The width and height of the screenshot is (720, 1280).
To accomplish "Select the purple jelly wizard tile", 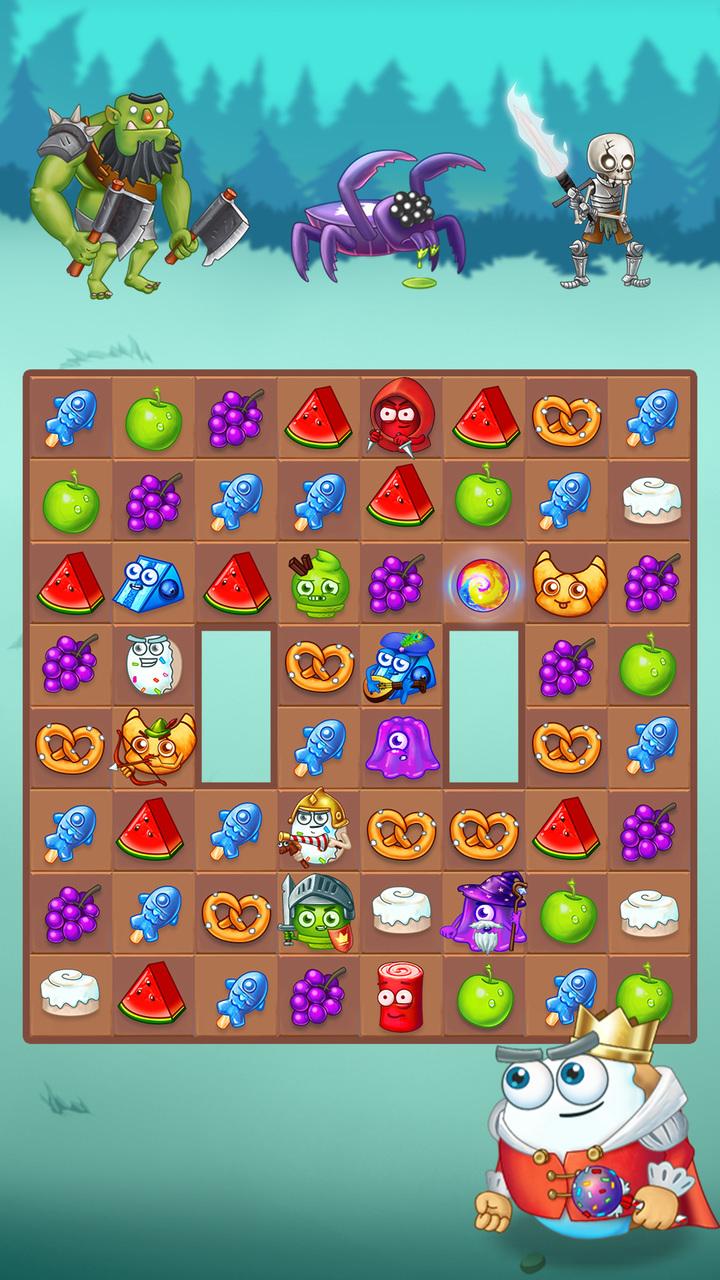I will click(x=485, y=912).
